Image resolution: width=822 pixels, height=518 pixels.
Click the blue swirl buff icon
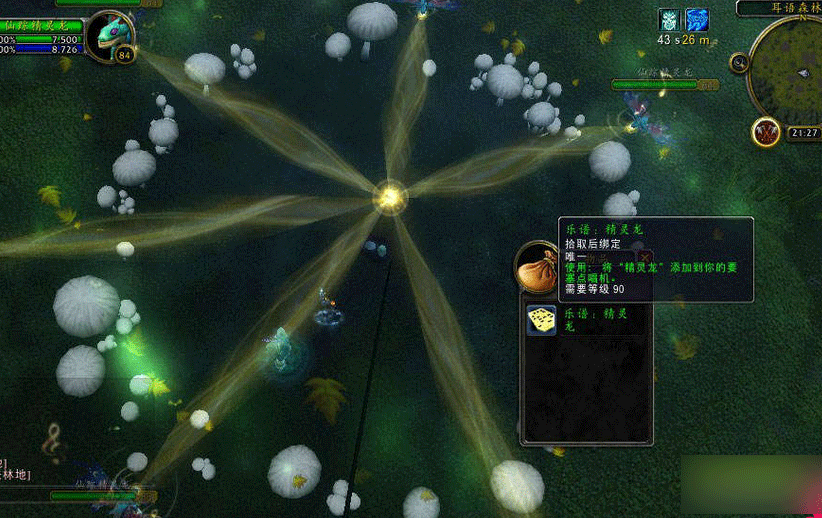(x=696, y=20)
